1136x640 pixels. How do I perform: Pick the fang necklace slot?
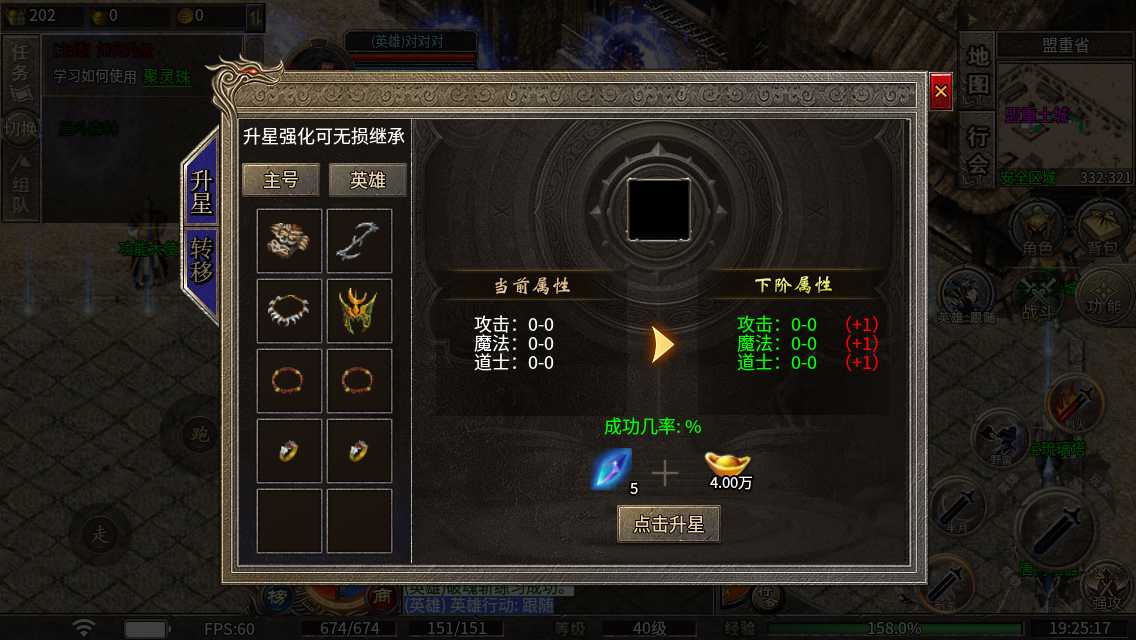(x=289, y=311)
